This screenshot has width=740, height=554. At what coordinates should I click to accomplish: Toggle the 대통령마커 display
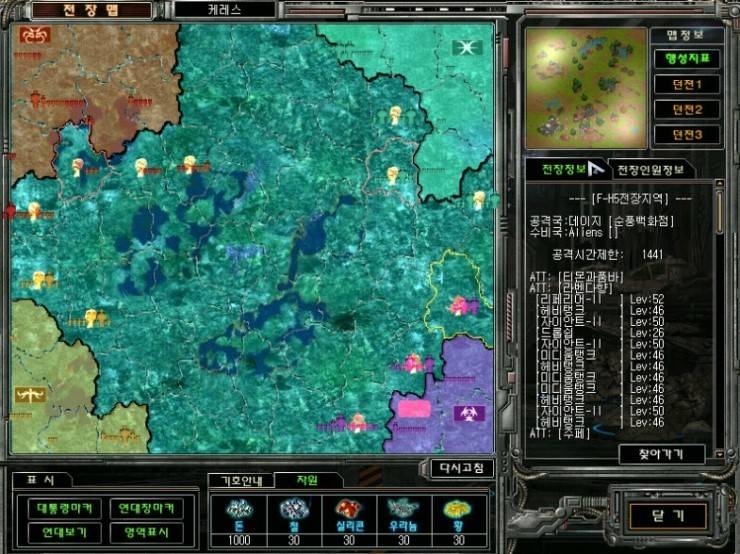(63, 508)
